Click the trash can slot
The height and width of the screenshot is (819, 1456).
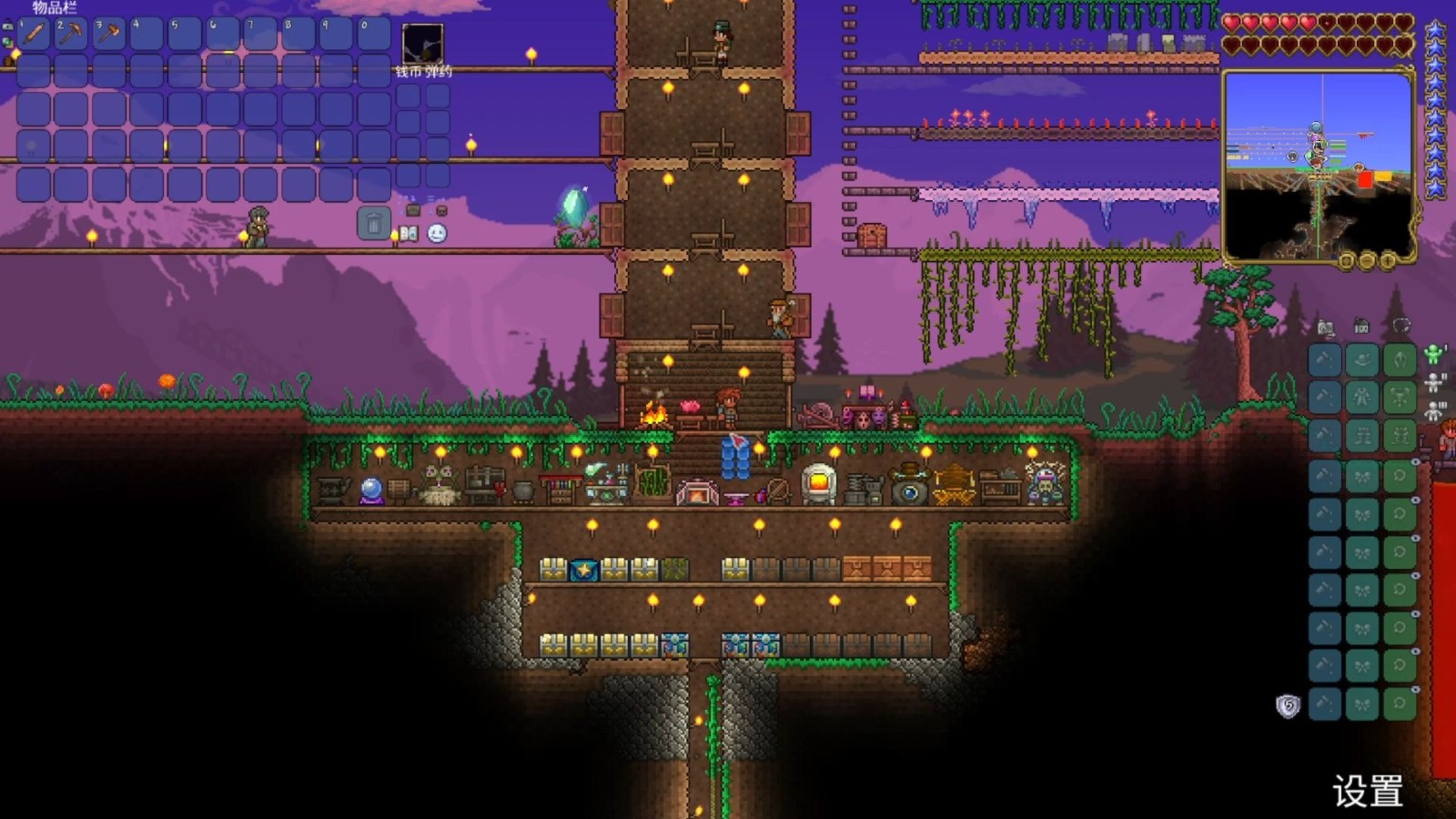pos(373,223)
